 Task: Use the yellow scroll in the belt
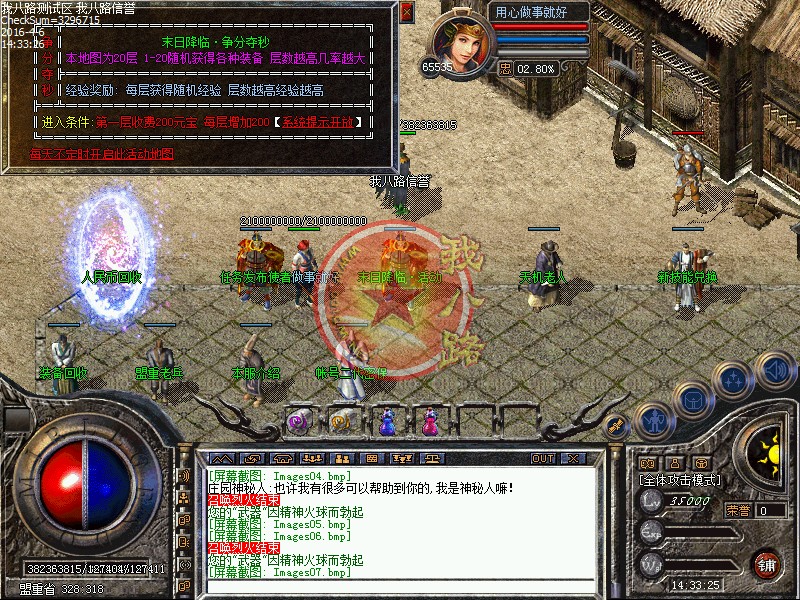[341, 423]
